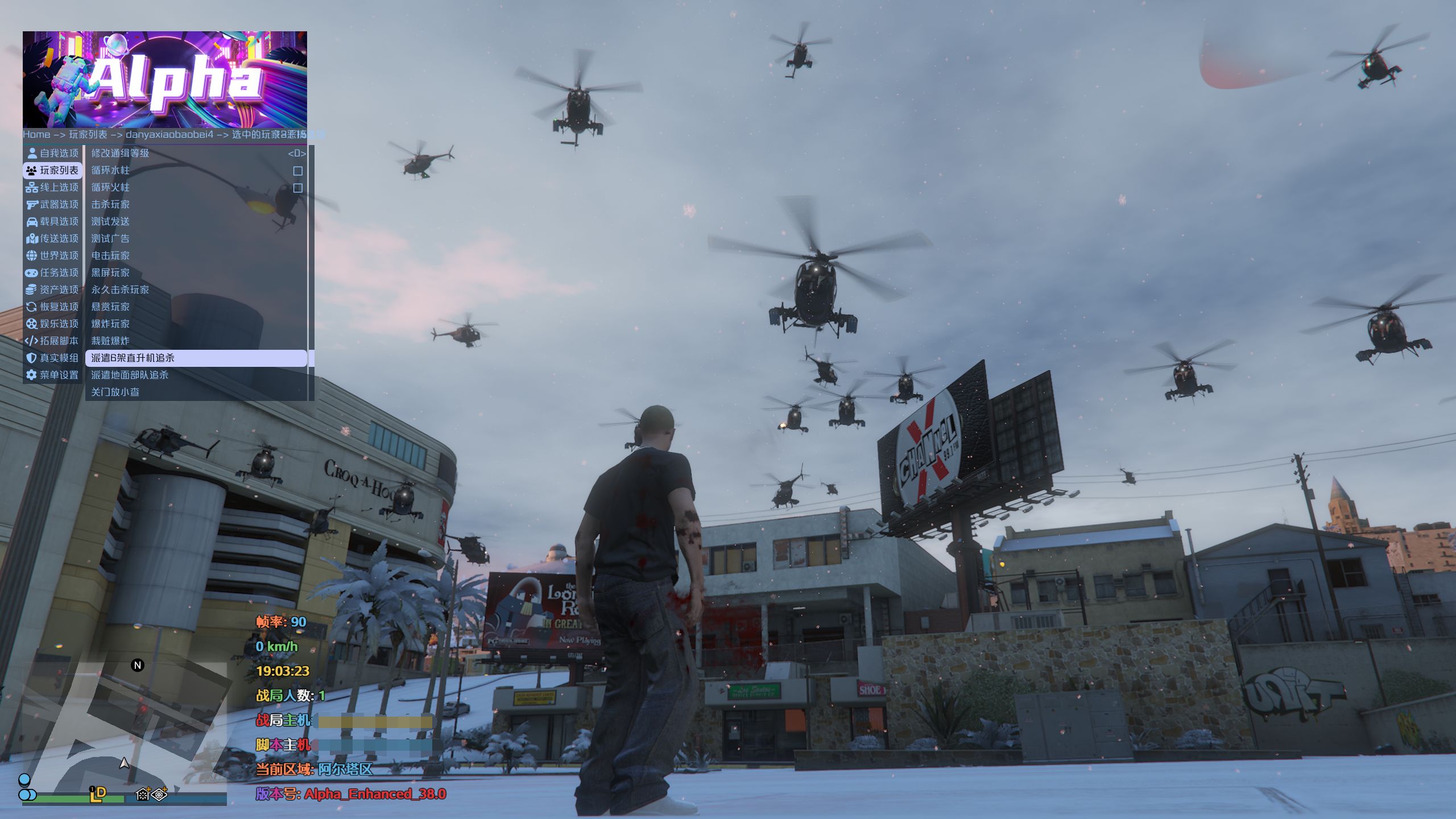Go to the 世界选项 world tab
The height and width of the screenshot is (819, 1456).
[x=53, y=255]
